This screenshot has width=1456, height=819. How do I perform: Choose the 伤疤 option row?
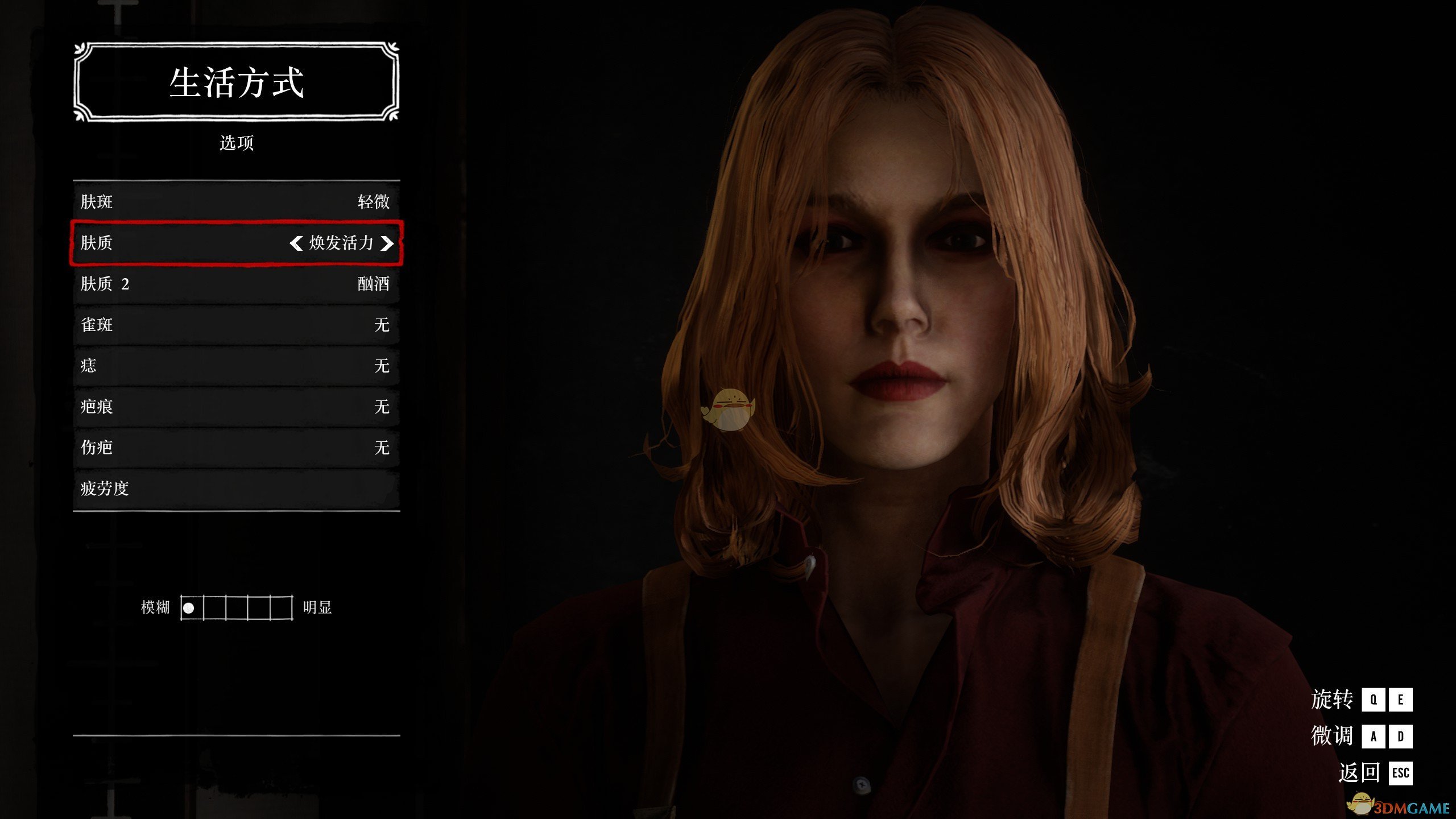click(236, 448)
